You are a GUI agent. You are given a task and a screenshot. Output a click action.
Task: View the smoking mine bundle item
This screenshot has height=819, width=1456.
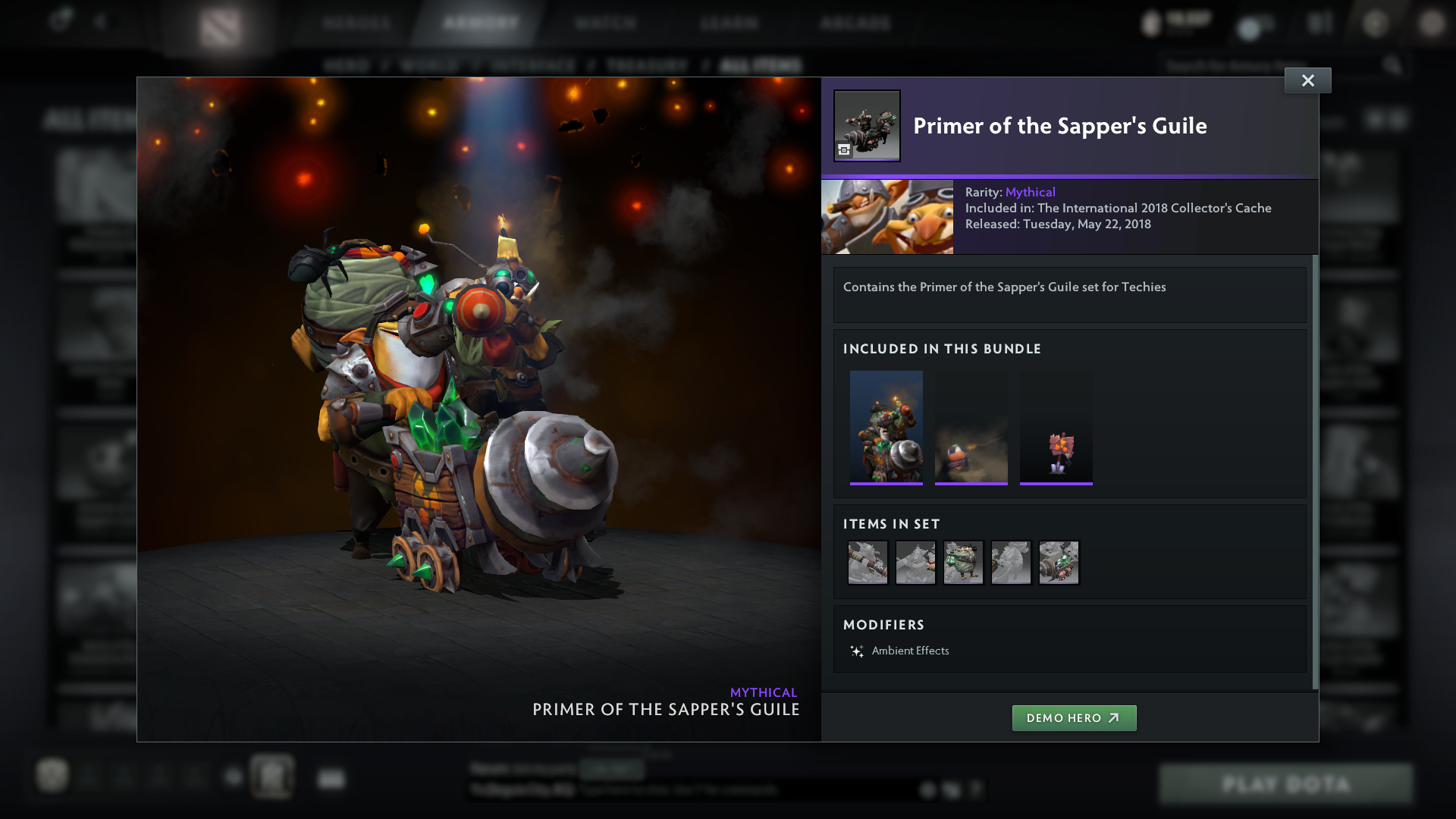tap(971, 427)
